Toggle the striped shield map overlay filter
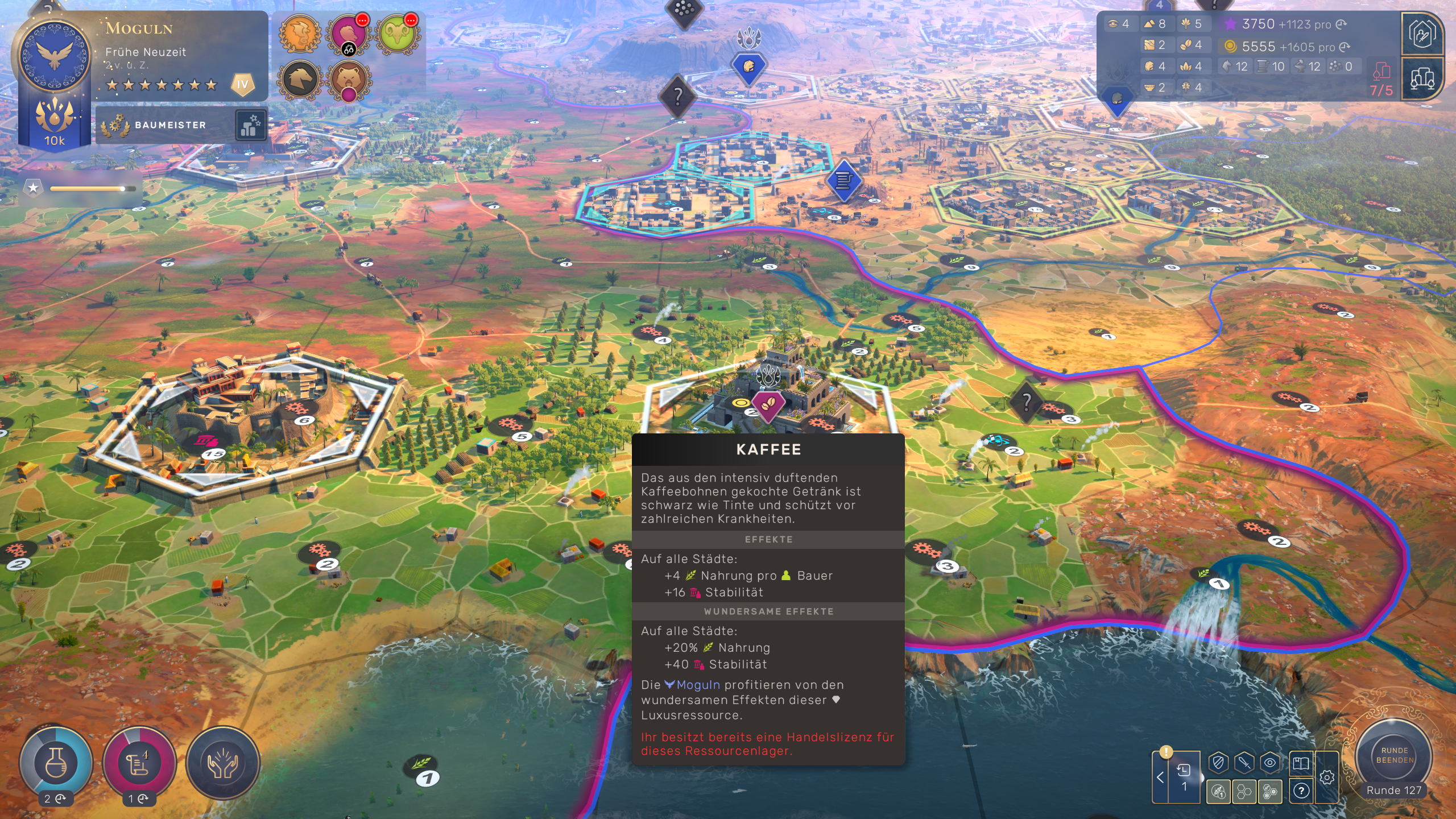Viewport: 1456px width, 819px height. point(1218,763)
